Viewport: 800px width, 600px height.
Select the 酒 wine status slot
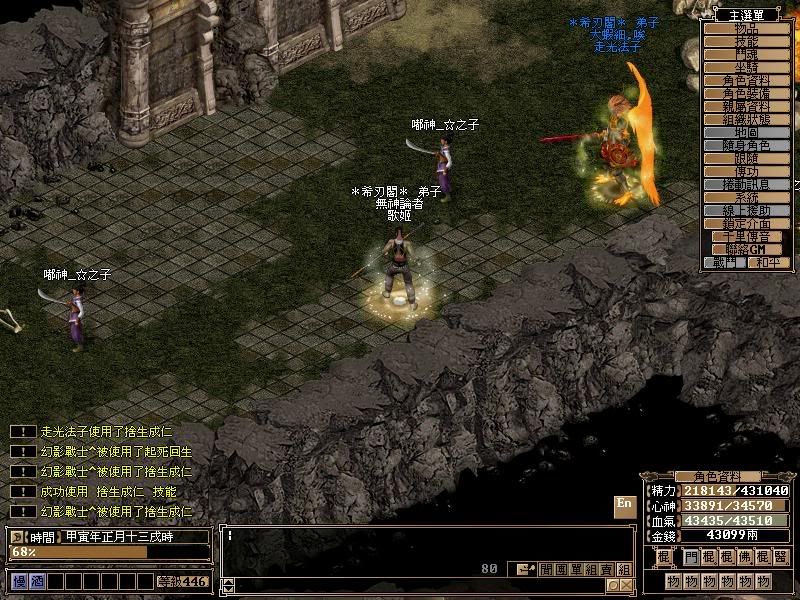coord(36,581)
